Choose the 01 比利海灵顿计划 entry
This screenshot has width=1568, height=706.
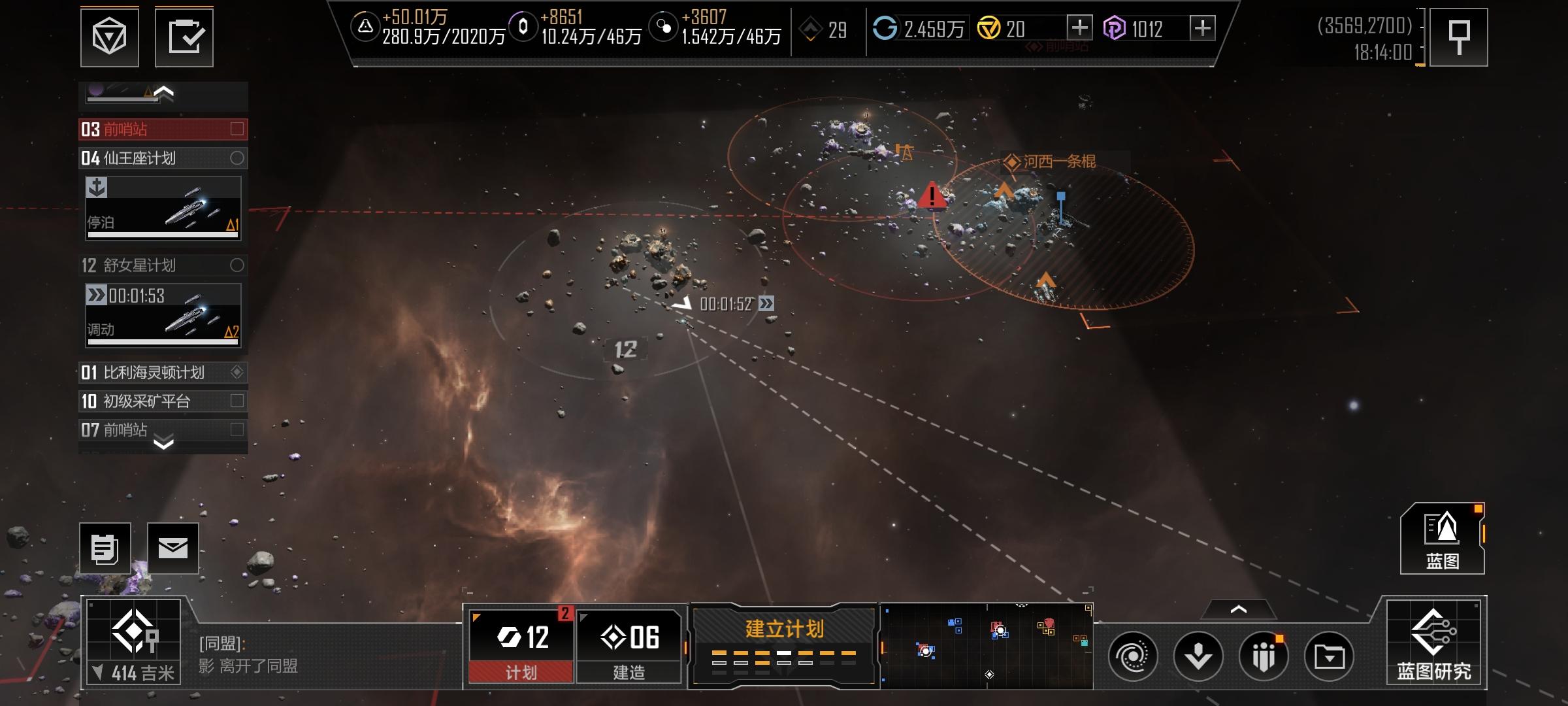pyautogui.click(x=163, y=373)
